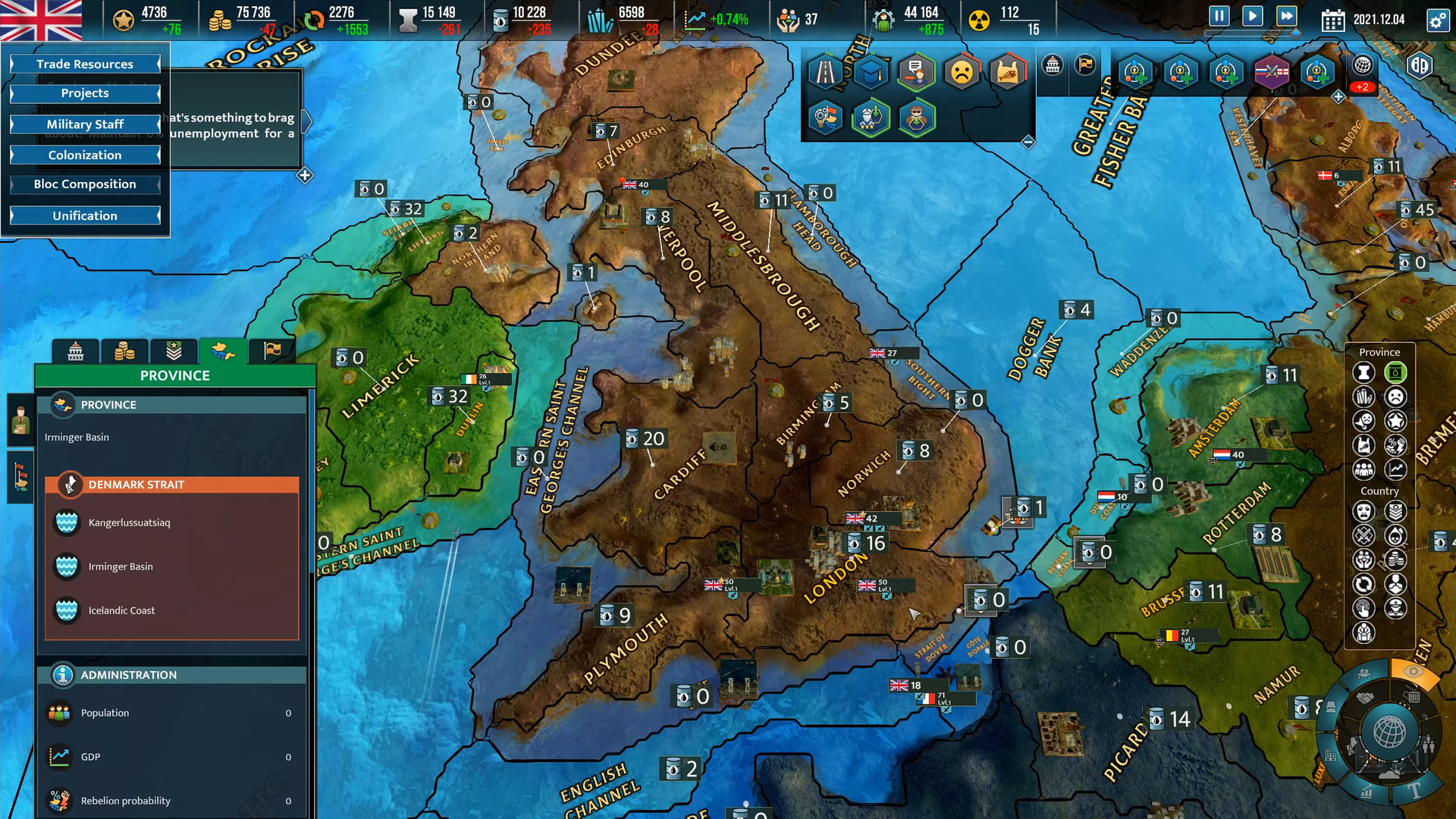1456x819 pixels.
Task: Select the infrastructure roads hexagon icon
Action: coord(825,72)
